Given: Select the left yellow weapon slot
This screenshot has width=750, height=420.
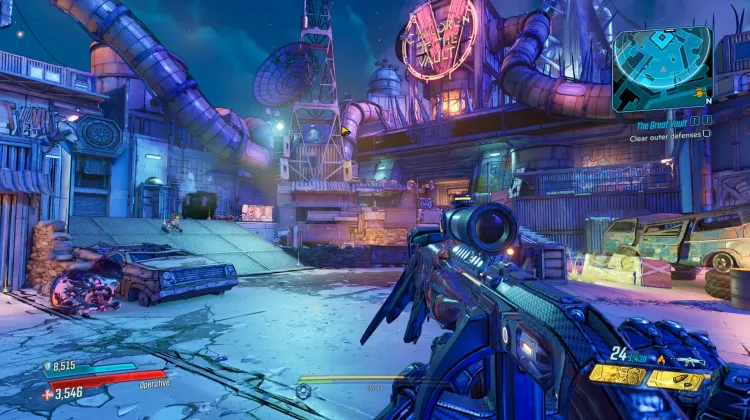Looking at the screenshot, I should click(616, 376).
